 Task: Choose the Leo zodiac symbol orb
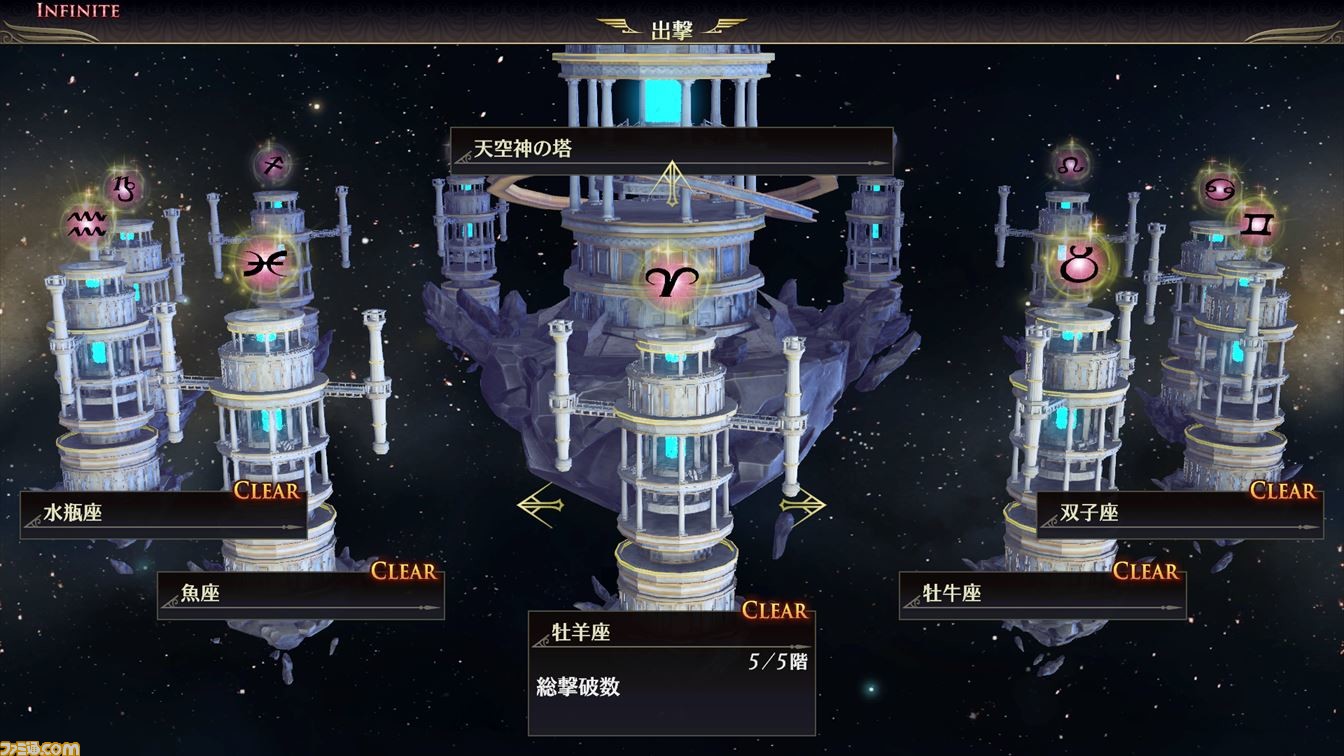pyautogui.click(x=1071, y=163)
